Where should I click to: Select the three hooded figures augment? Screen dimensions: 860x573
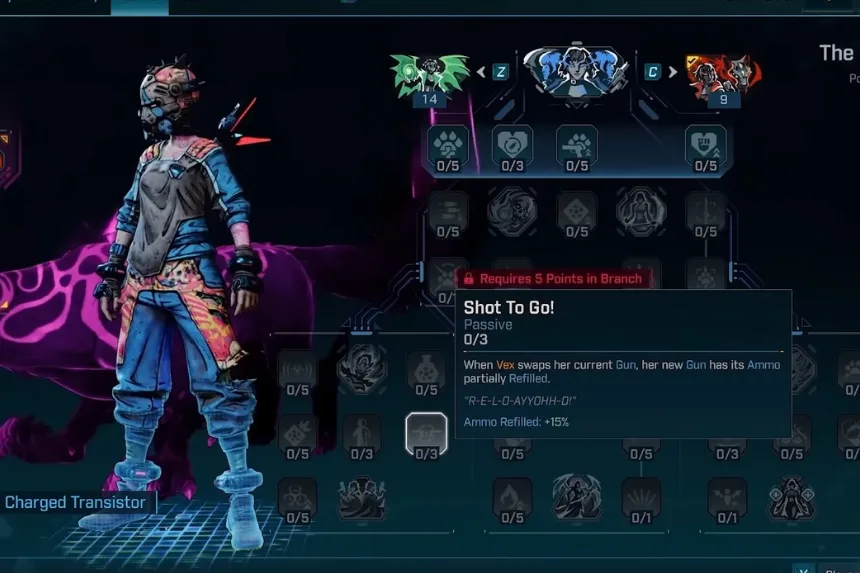point(362,498)
